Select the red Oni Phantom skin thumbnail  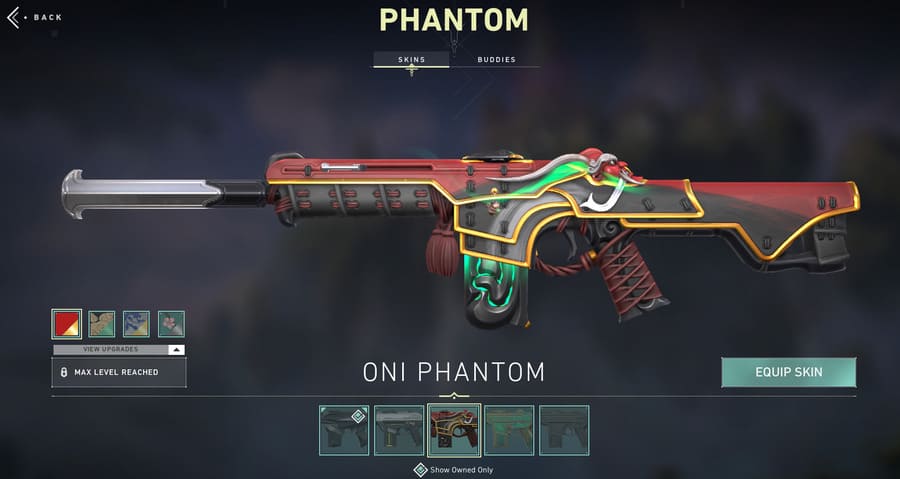pyautogui.click(x=454, y=430)
